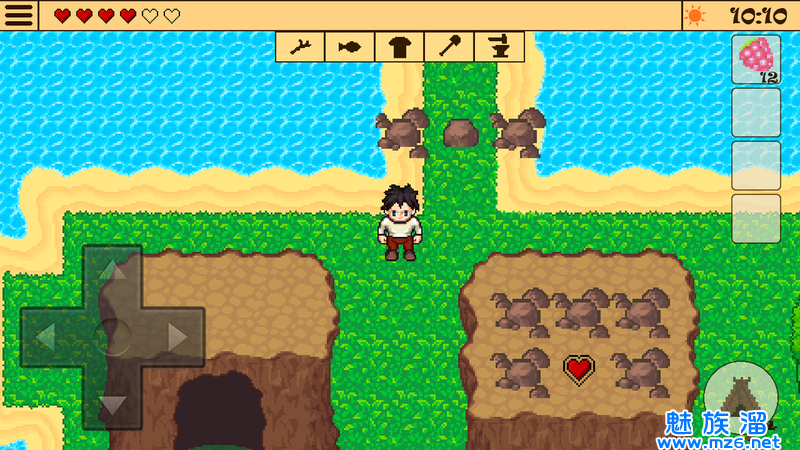Image resolution: width=800 pixels, height=450 pixels.
Task: Open the anvil crafting tab
Action: tap(499, 46)
